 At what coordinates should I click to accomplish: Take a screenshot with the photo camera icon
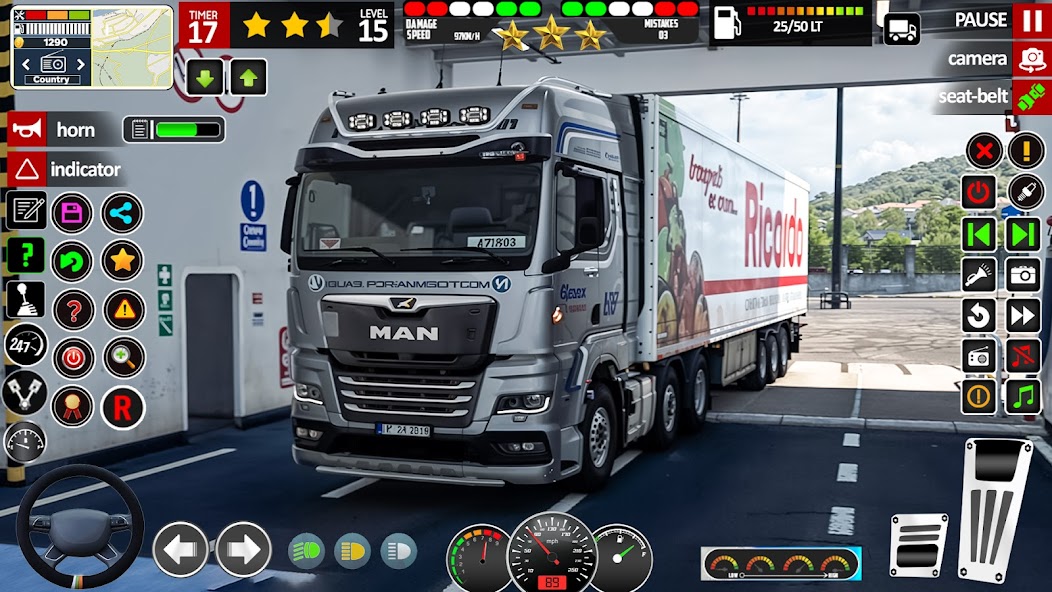click(x=1022, y=274)
